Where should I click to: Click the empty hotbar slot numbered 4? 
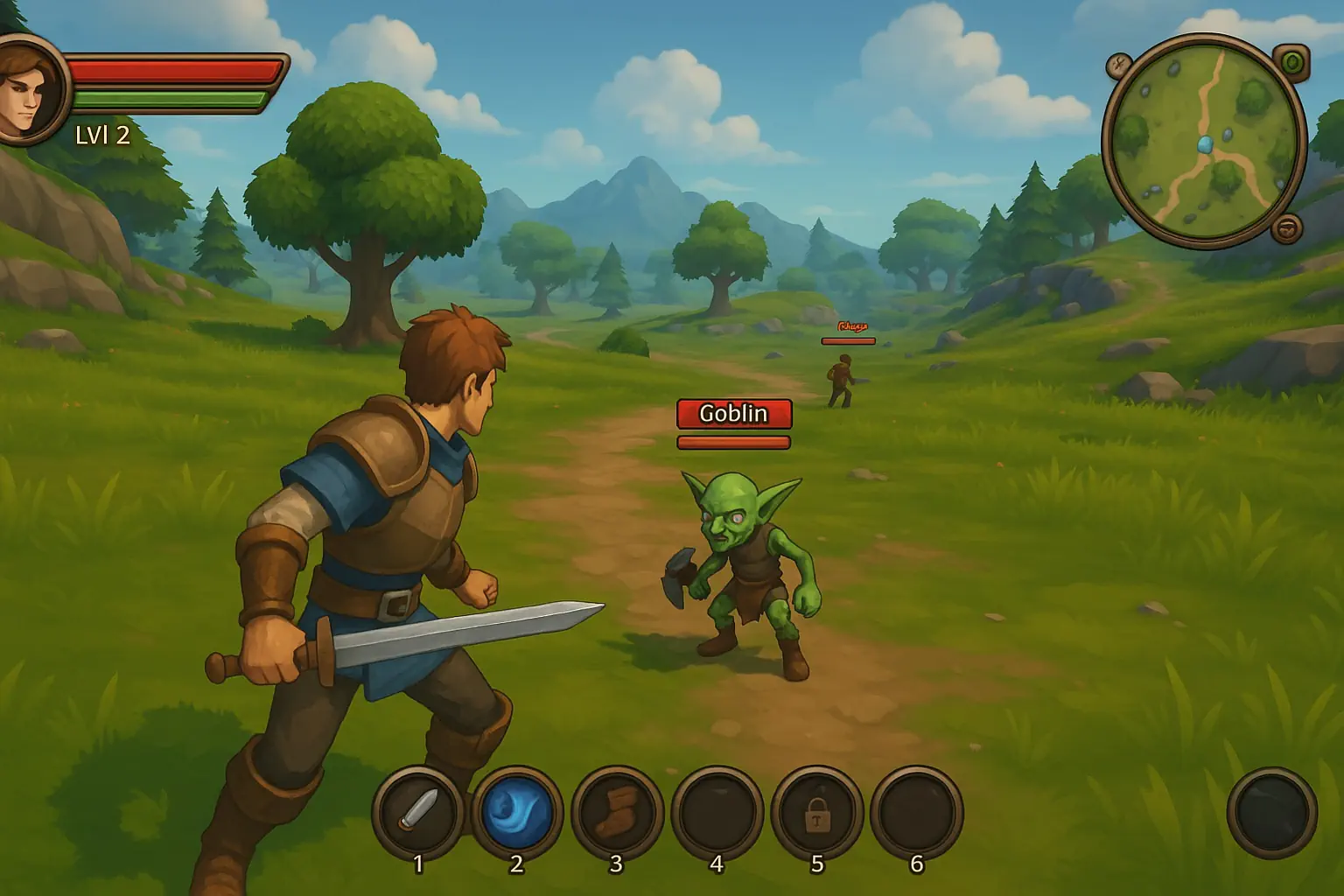click(717, 811)
